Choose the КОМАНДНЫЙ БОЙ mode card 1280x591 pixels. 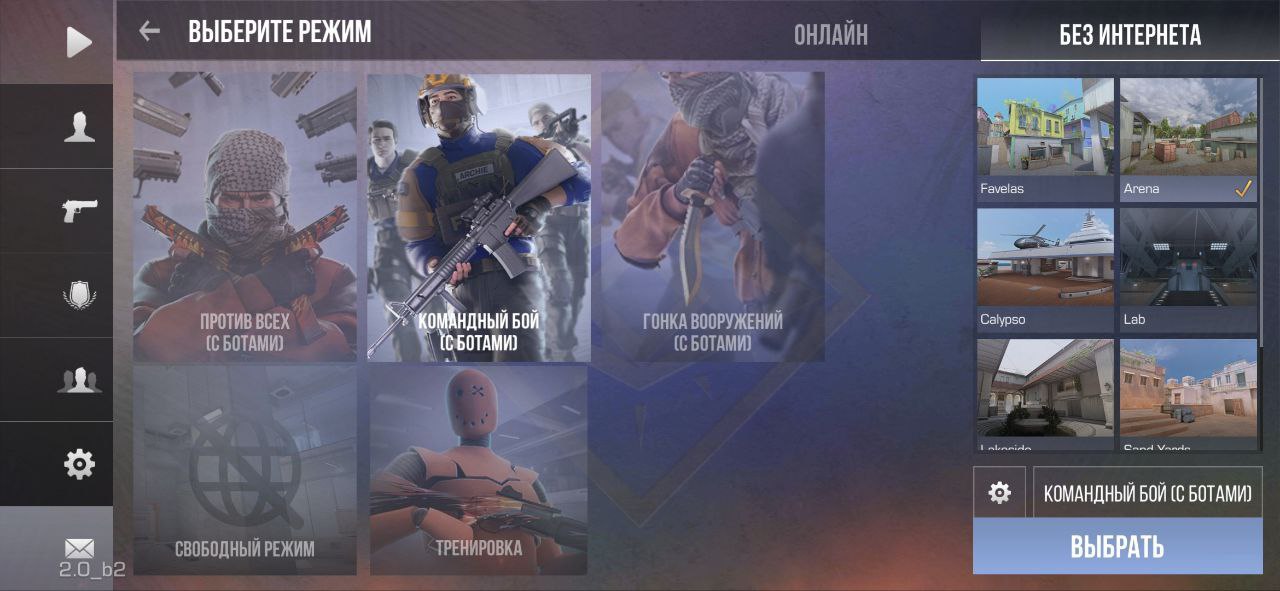click(479, 217)
